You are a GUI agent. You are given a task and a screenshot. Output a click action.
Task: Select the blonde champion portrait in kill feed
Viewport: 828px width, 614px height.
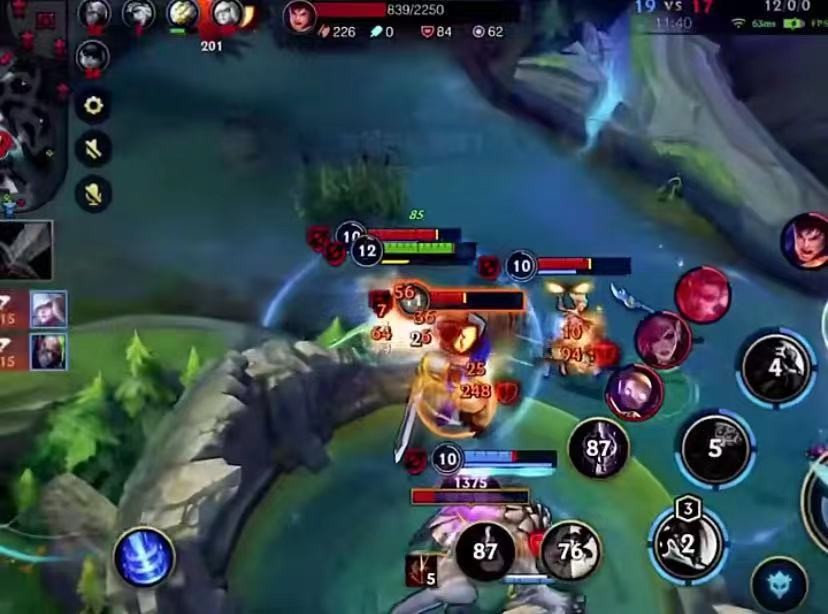tap(48, 309)
